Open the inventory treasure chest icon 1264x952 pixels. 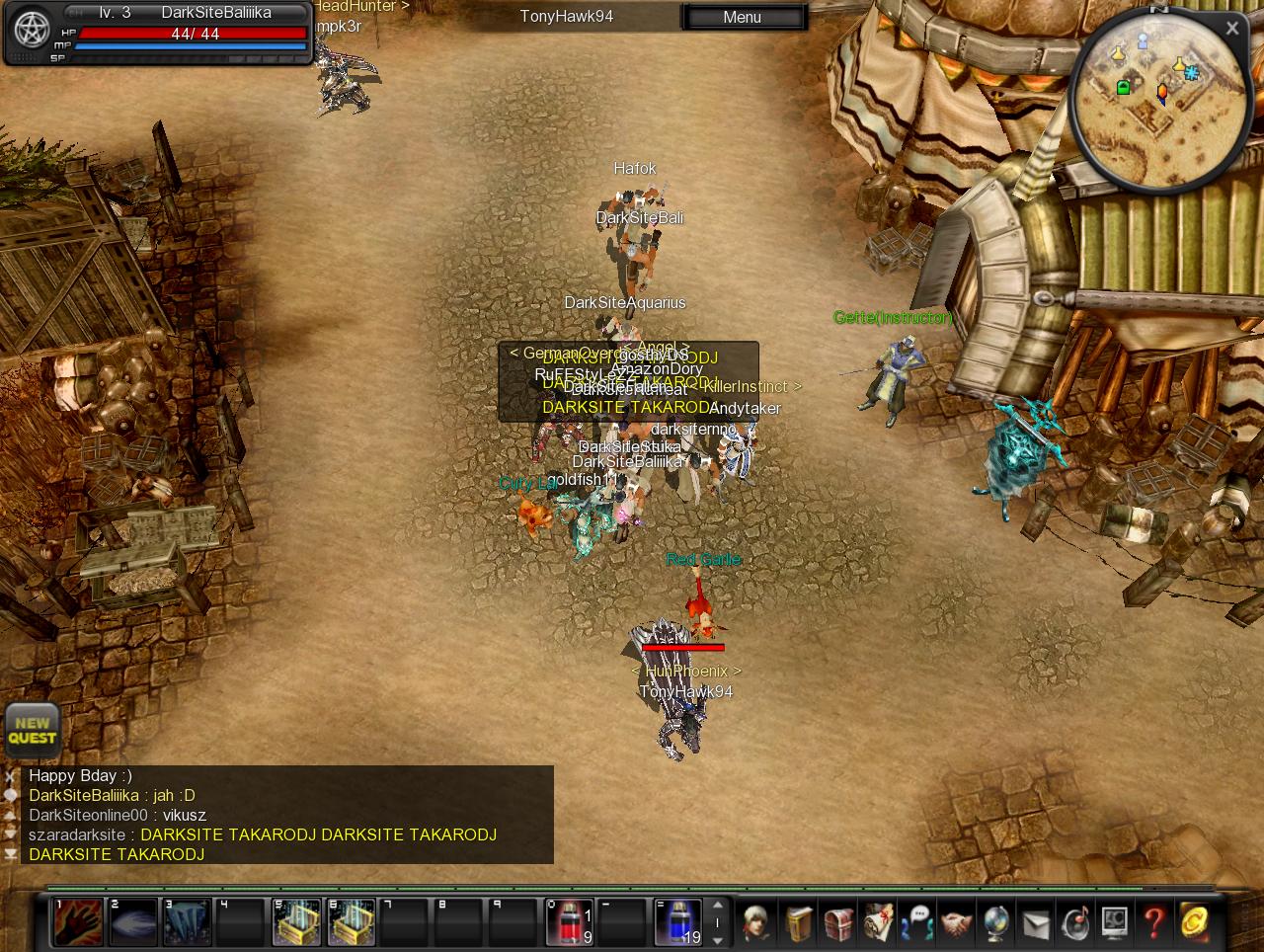point(838,923)
